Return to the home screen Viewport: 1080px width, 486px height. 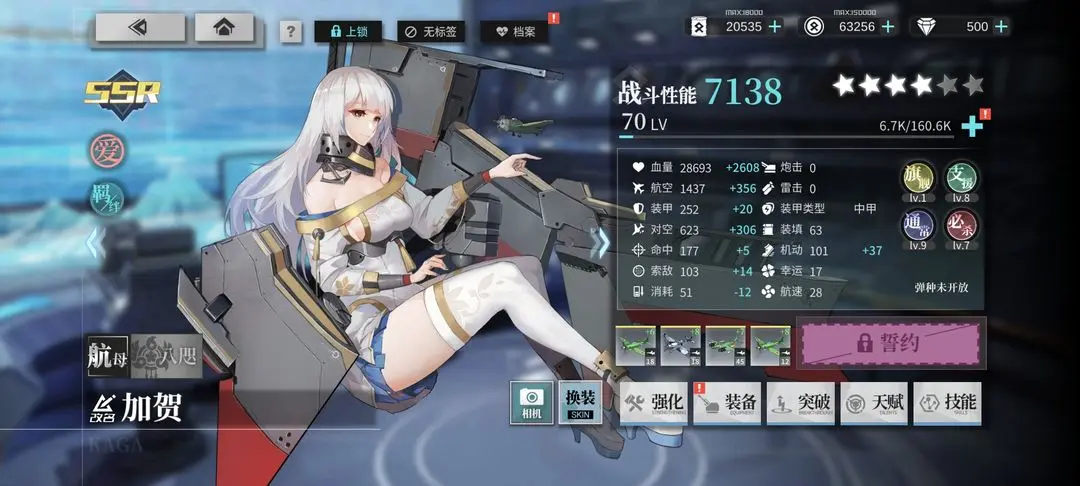coord(224,28)
